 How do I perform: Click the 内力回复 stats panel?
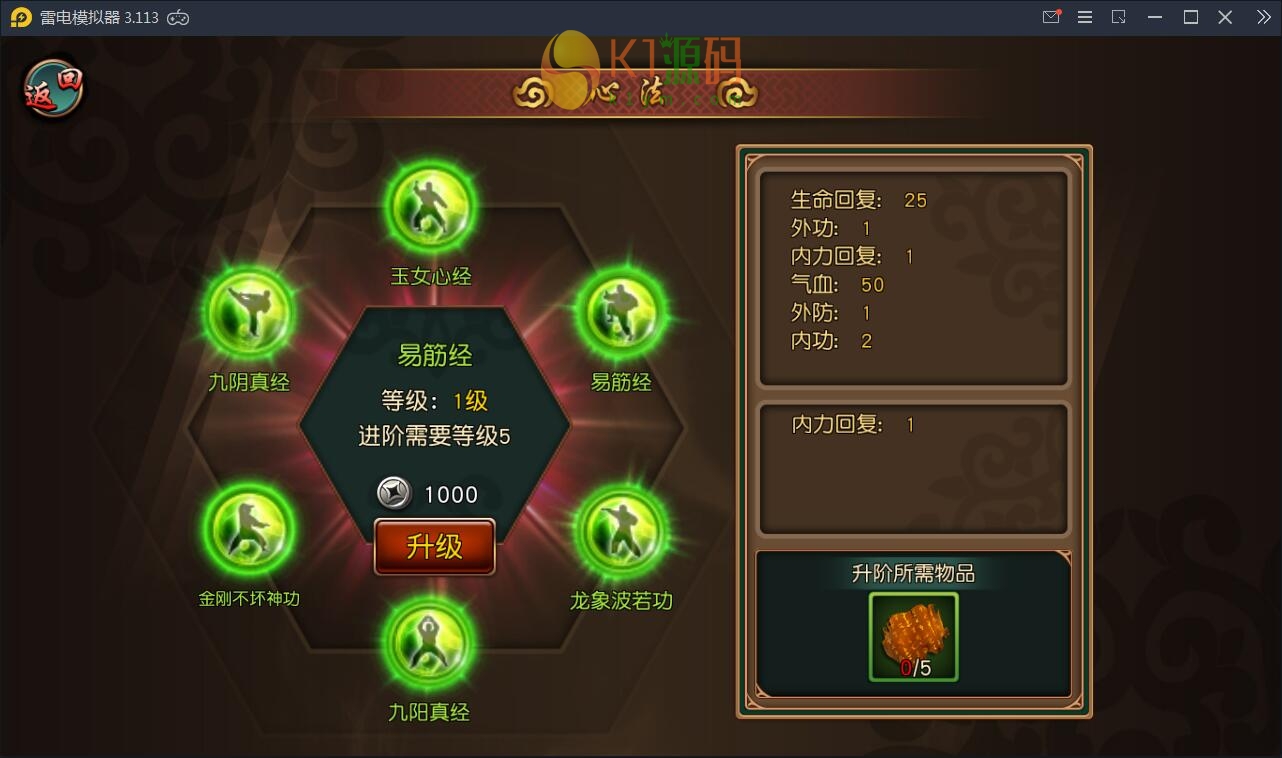(x=912, y=467)
